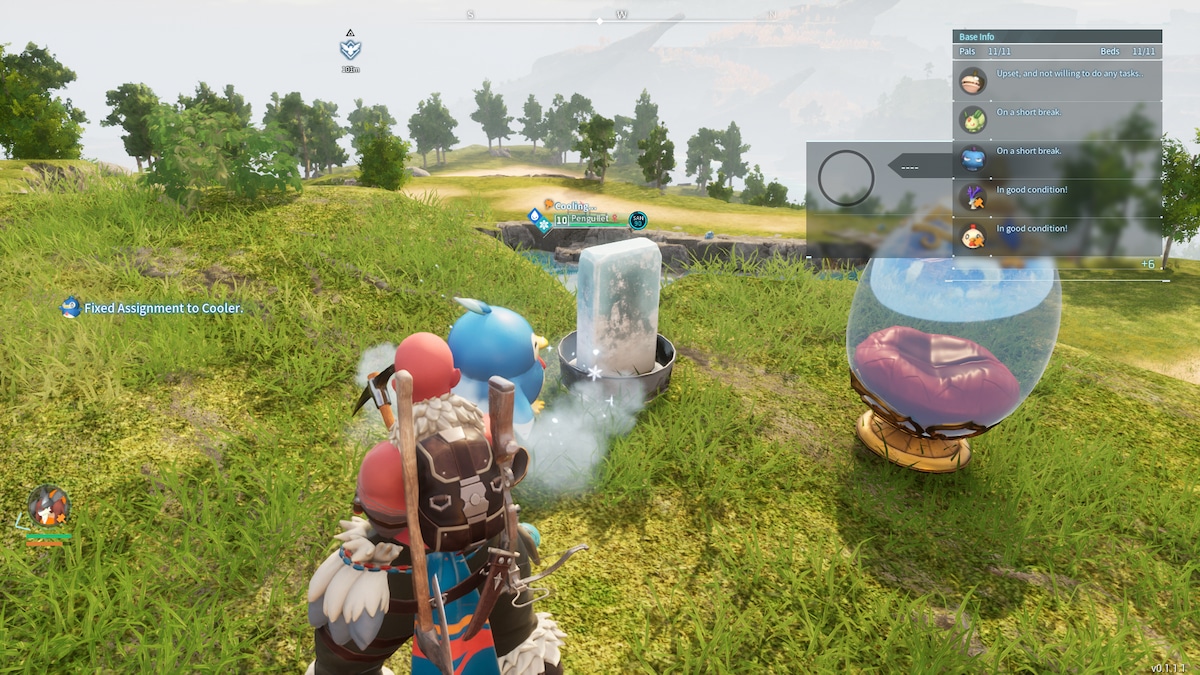Select the blue pal on short break
This screenshot has width=1200, height=675.
click(1056, 158)
